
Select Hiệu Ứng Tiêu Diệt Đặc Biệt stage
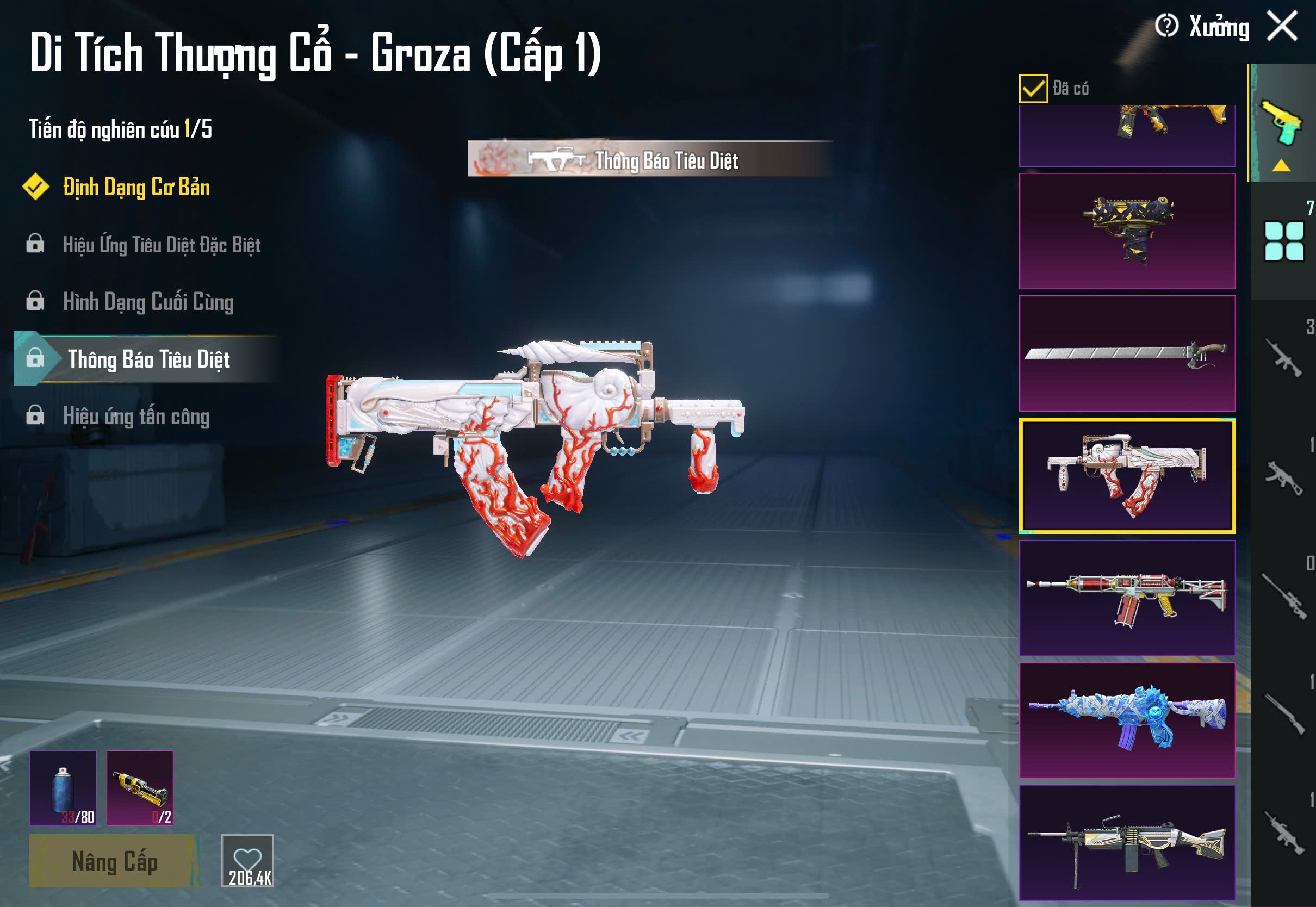click(162, 244)
